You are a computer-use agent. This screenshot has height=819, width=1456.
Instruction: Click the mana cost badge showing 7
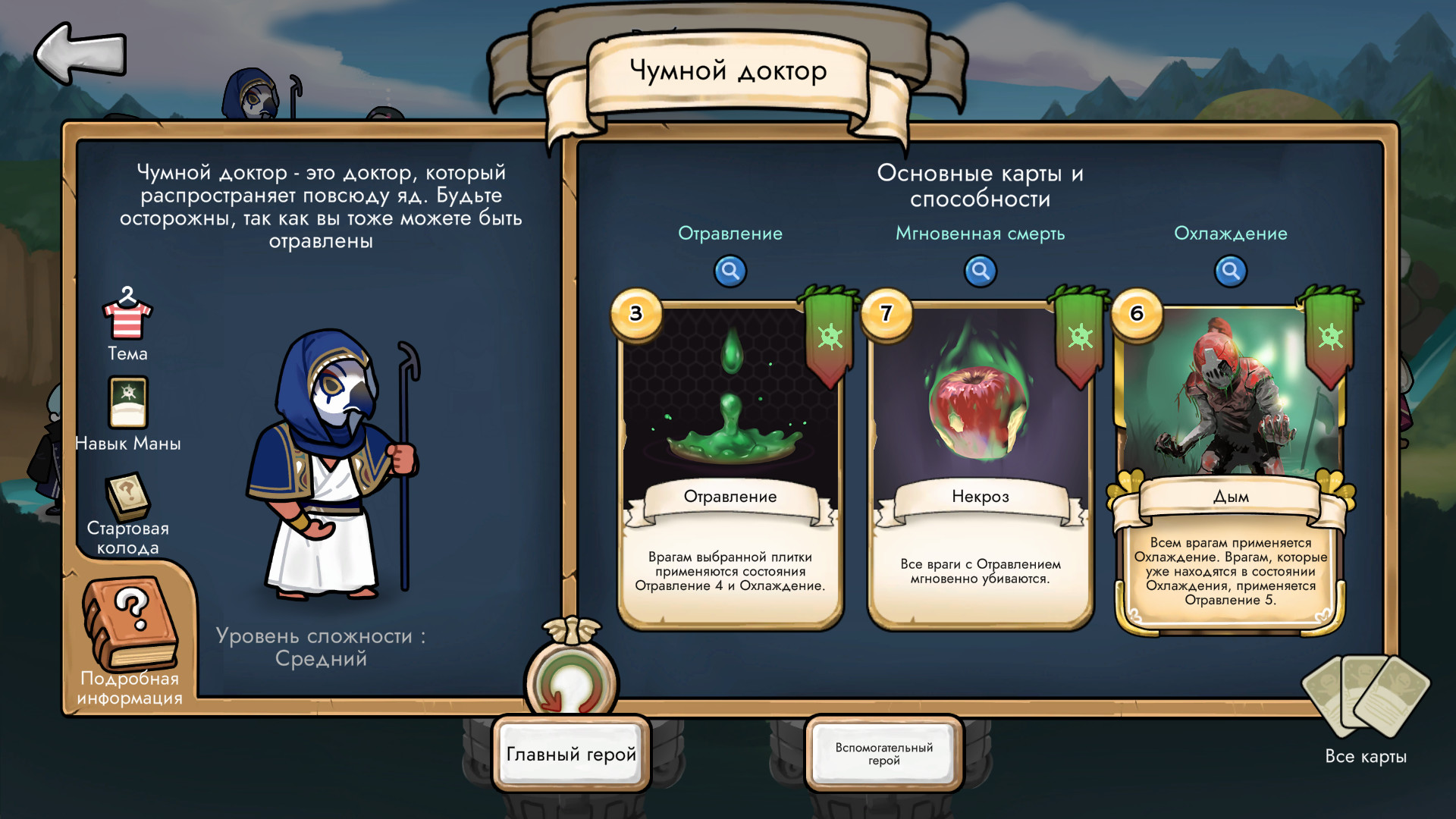[885, 315]
